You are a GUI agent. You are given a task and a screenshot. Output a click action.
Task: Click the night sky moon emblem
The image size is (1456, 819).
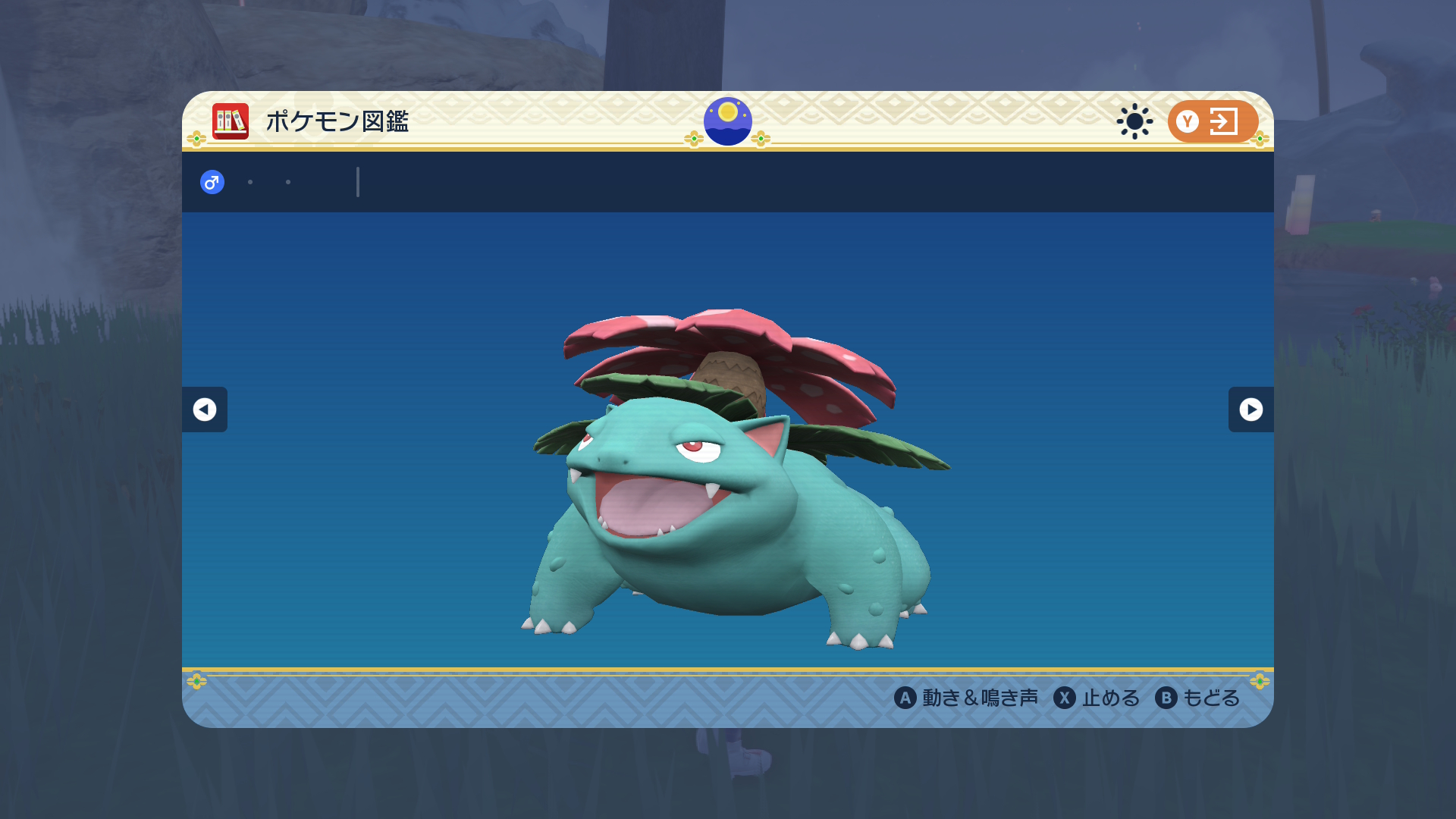728,121
